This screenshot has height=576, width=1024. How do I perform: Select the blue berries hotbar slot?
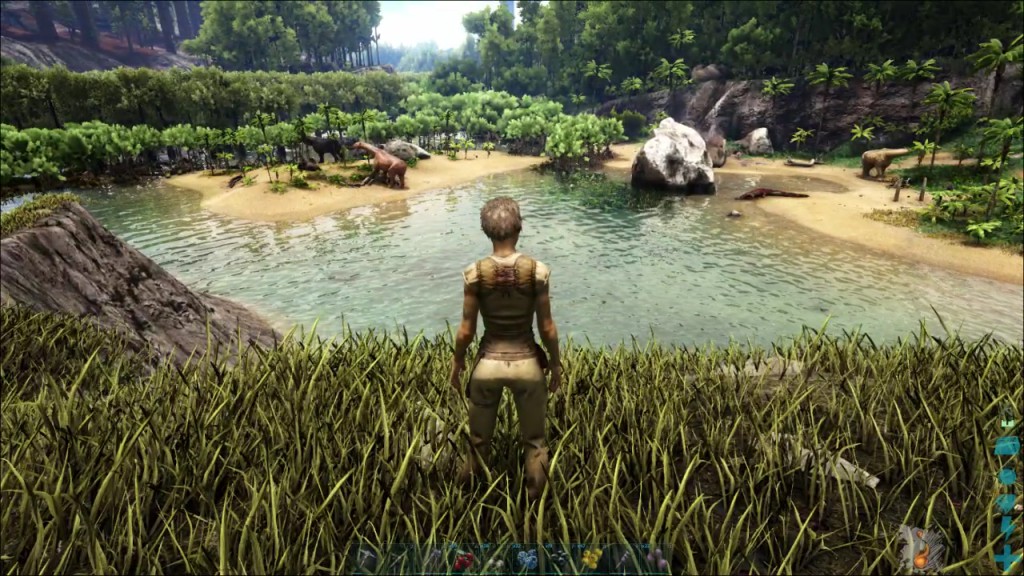(527, 559)
